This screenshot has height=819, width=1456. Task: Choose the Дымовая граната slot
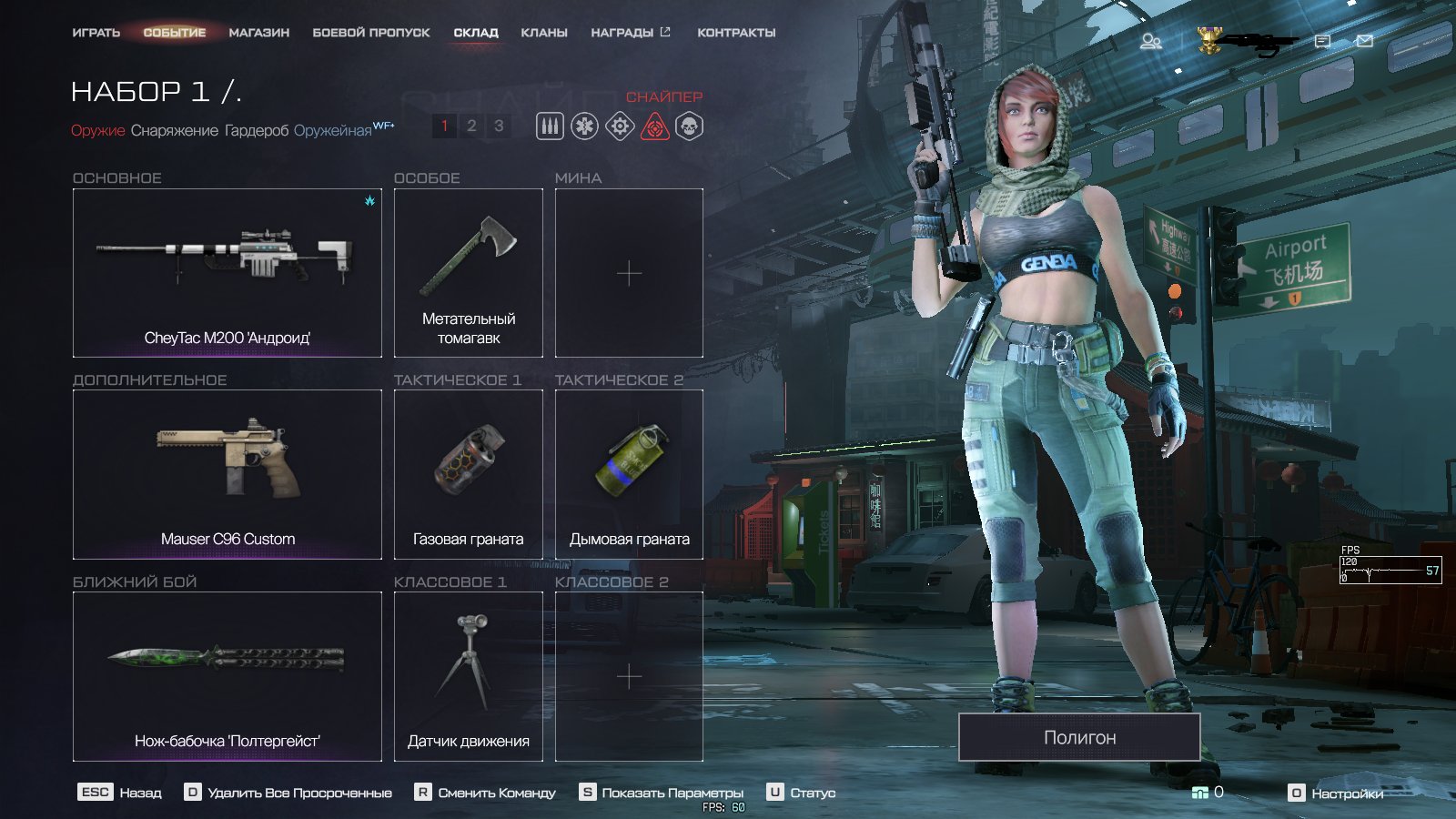coord(629,474)
